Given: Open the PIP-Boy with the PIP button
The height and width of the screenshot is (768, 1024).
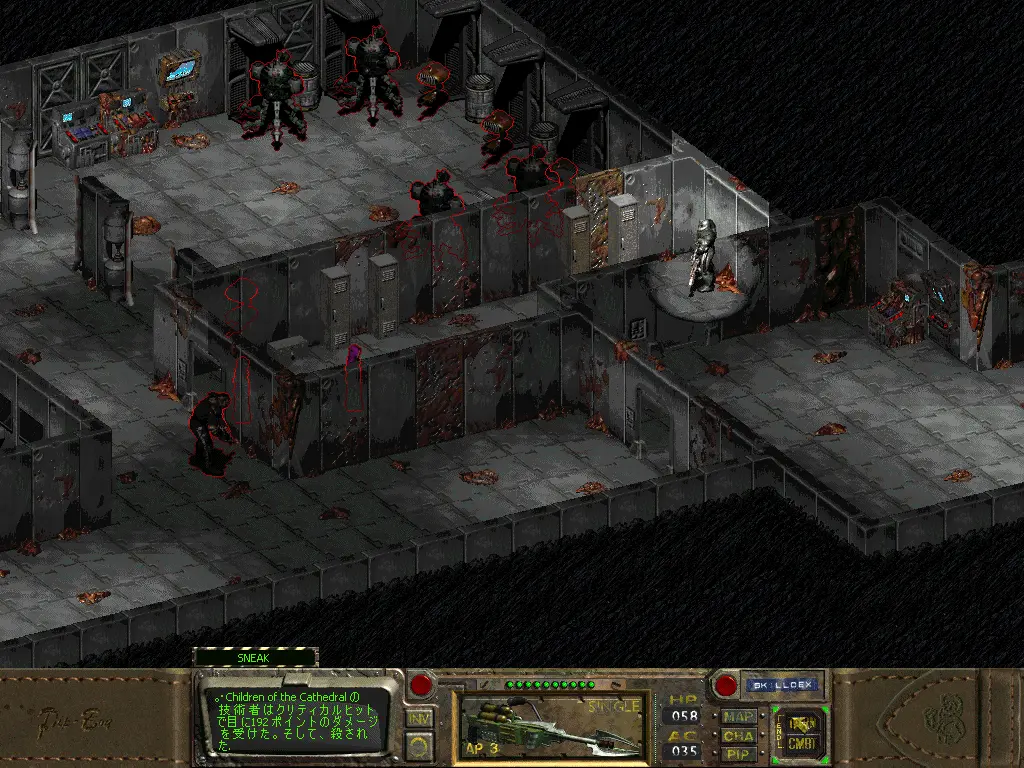Looking at the screenshot, I should coord(739,753).
